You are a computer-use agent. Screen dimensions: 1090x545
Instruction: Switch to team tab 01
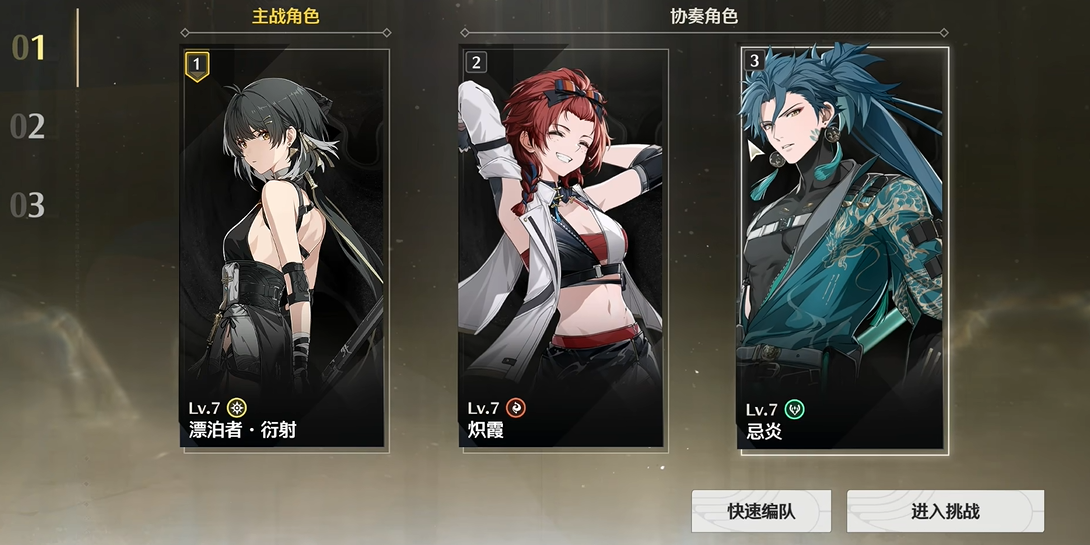click(29, 47)
